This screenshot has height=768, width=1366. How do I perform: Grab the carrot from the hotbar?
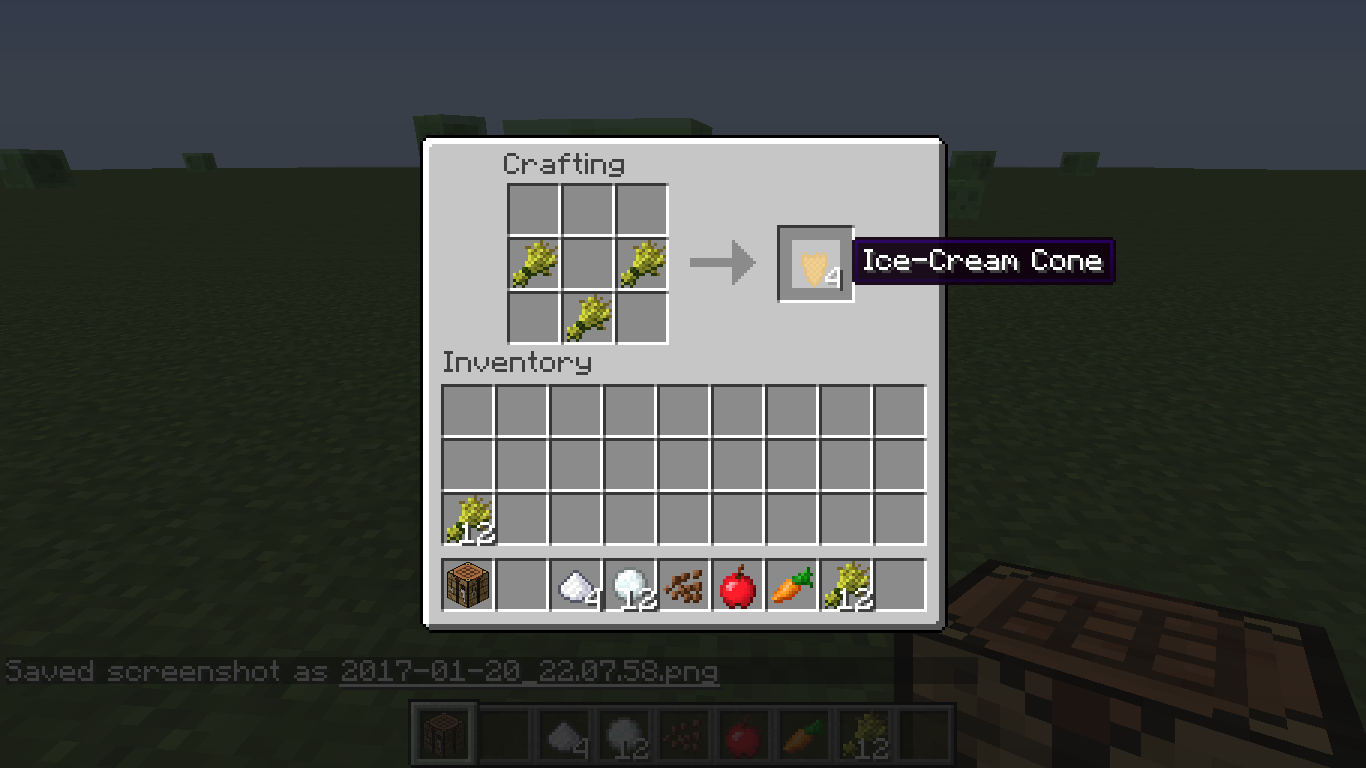point(790,585)
